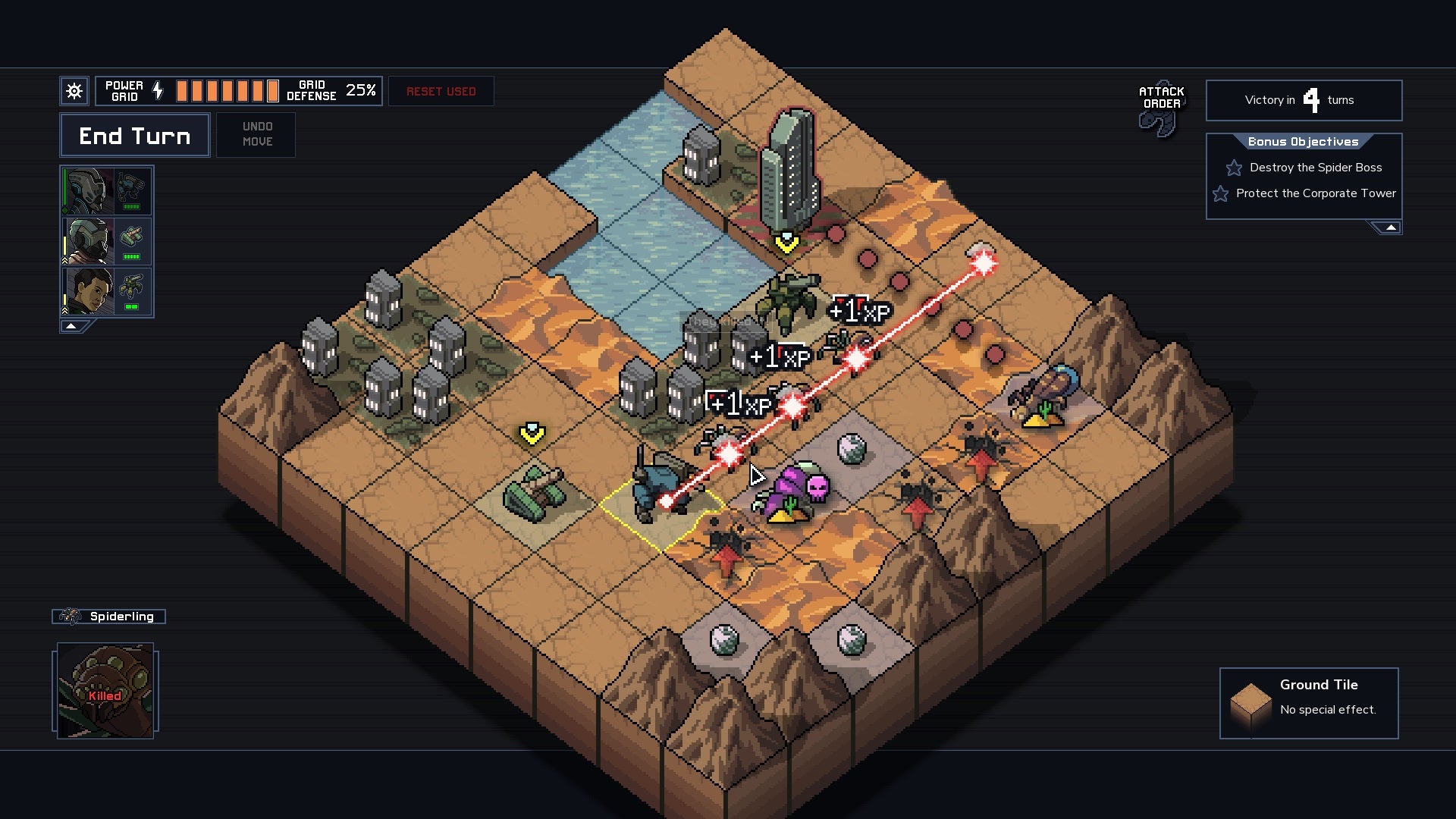
Task: Click the Reset Used button
Action: [x=441, y=91]
